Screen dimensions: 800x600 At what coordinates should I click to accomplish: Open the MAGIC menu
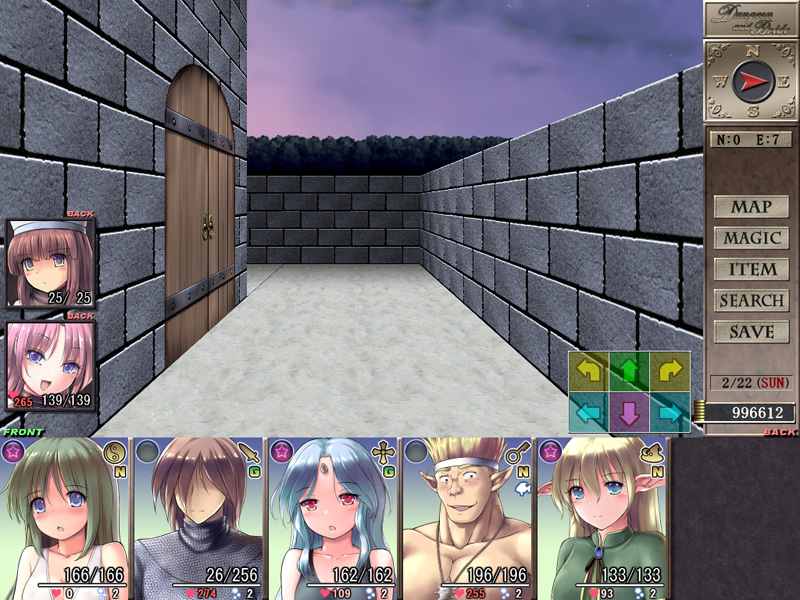[751, 238]
